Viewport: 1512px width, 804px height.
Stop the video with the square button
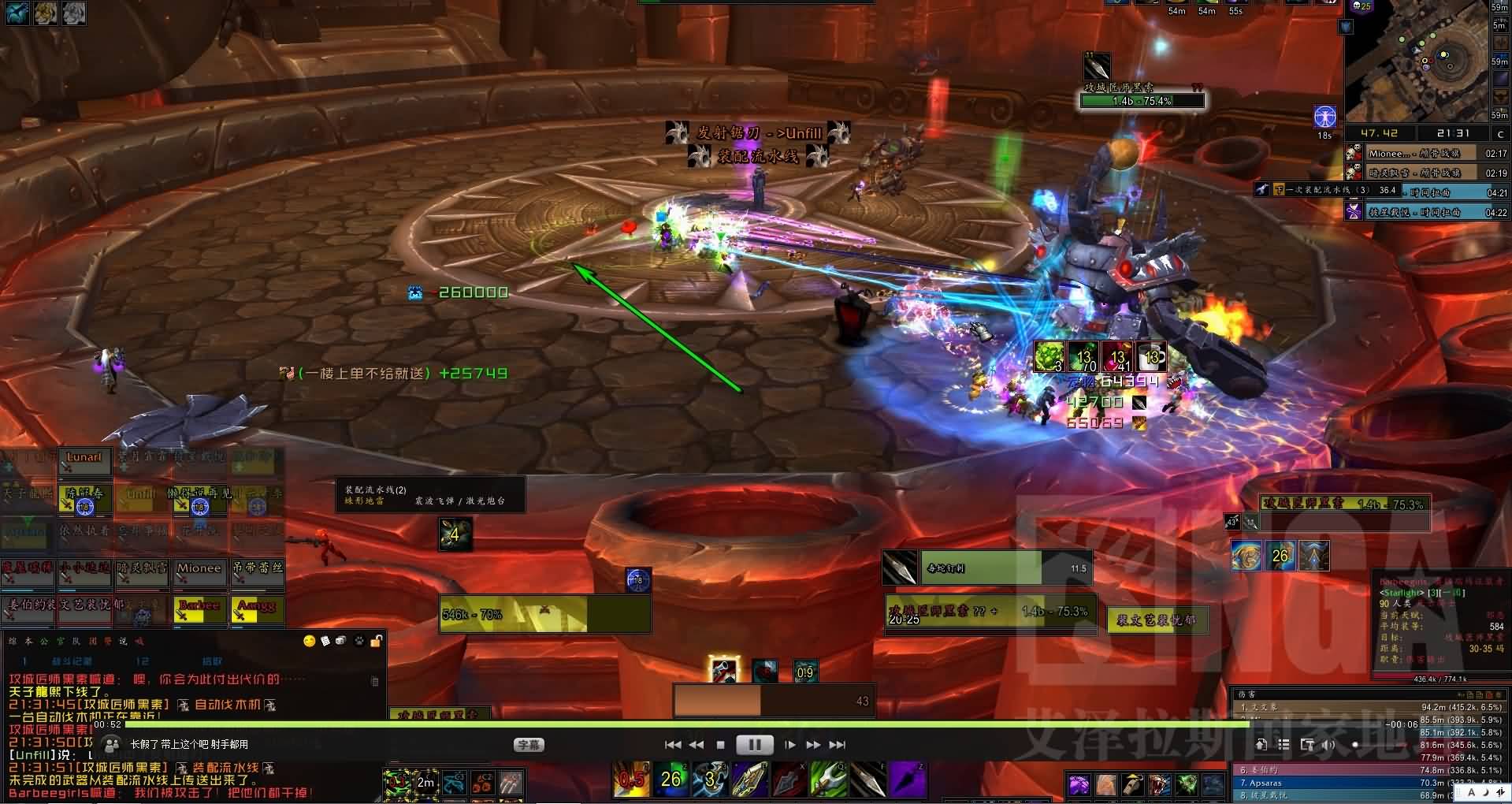(720, 745)
